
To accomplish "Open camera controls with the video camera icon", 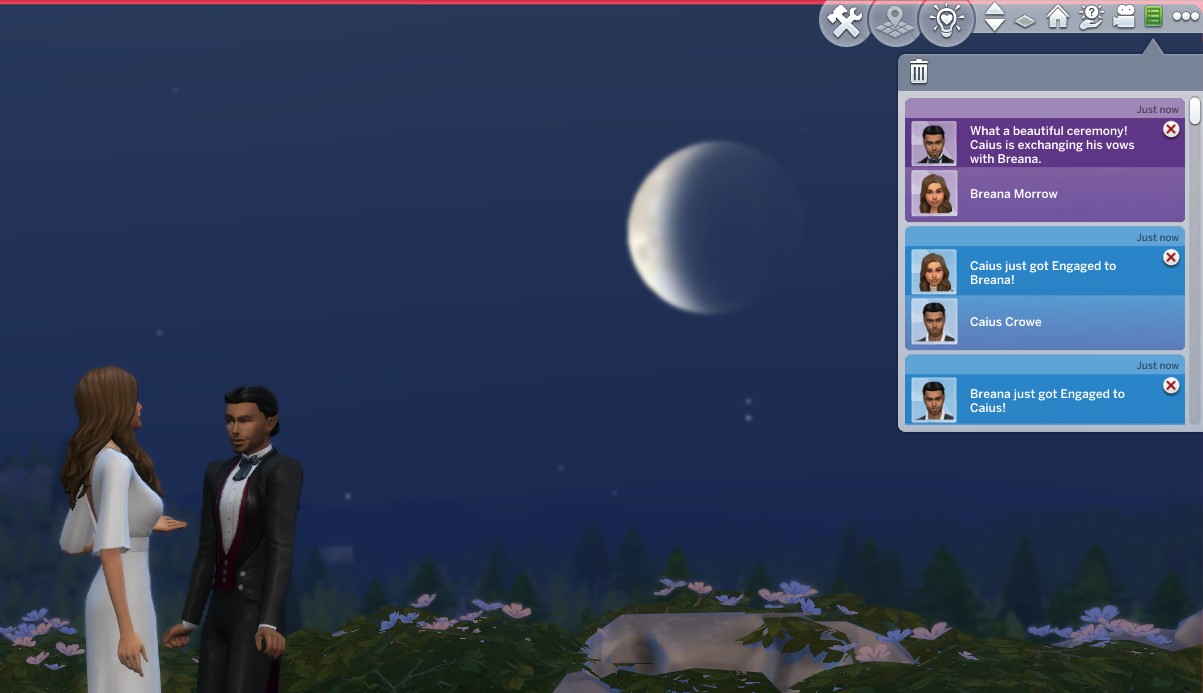I will coord(1124,17).
